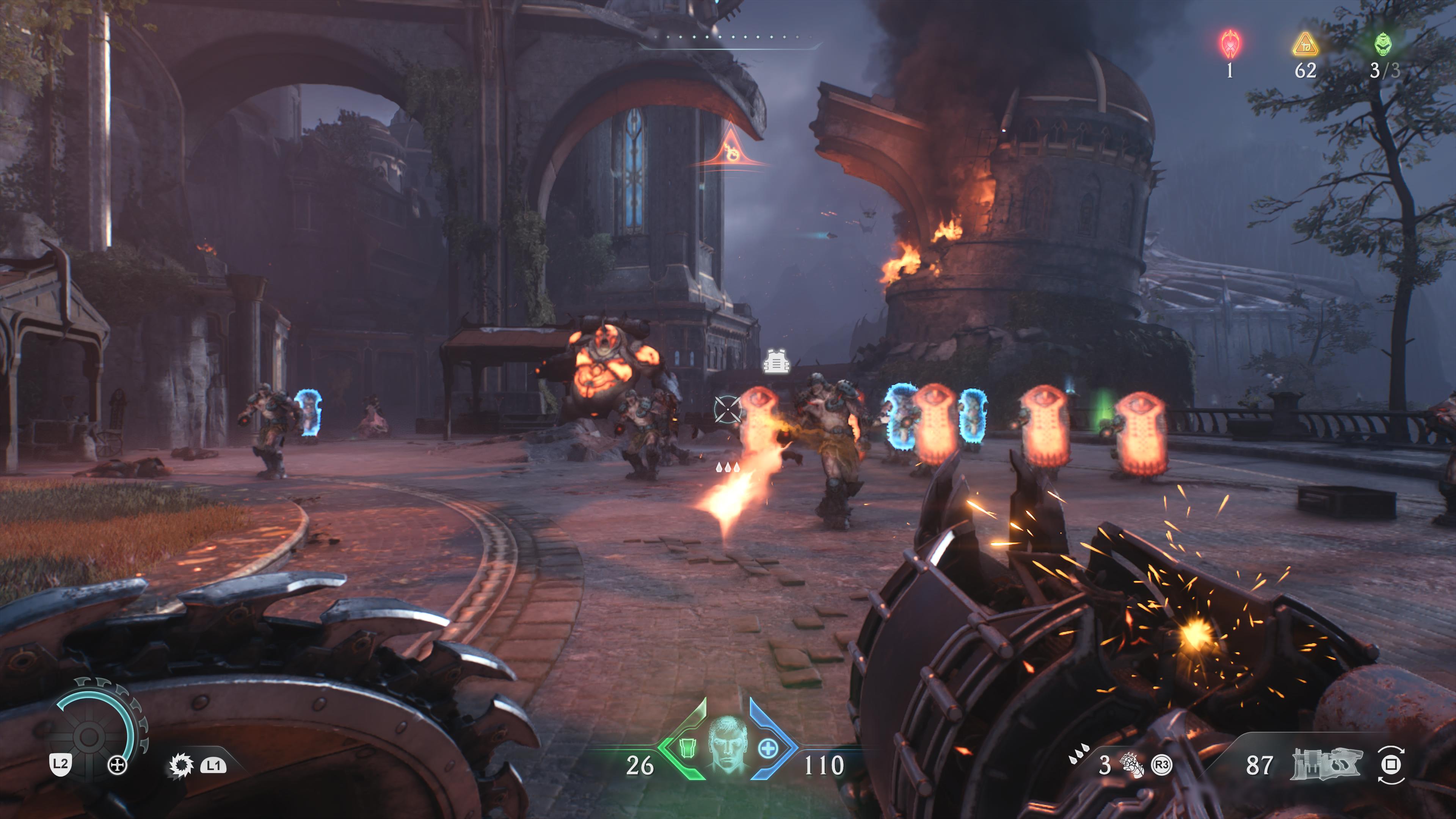Viewport: 1456px width, 819px height.
Task: Choose the equipped weapon silhouette icon
Action: [x=1326, y=764]
